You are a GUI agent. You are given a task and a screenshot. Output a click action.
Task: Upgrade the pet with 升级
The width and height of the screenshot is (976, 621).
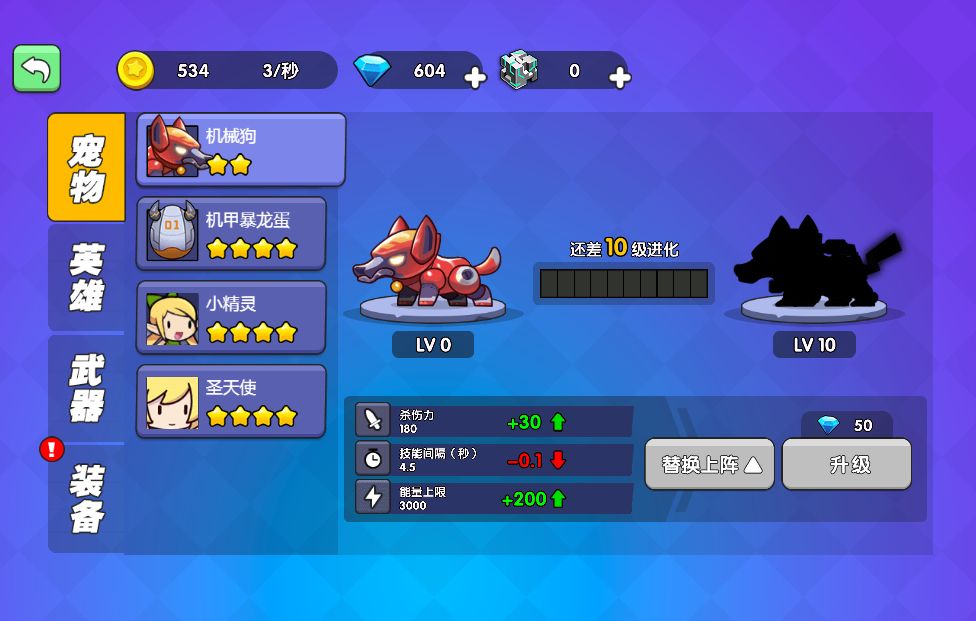[846, 464]
